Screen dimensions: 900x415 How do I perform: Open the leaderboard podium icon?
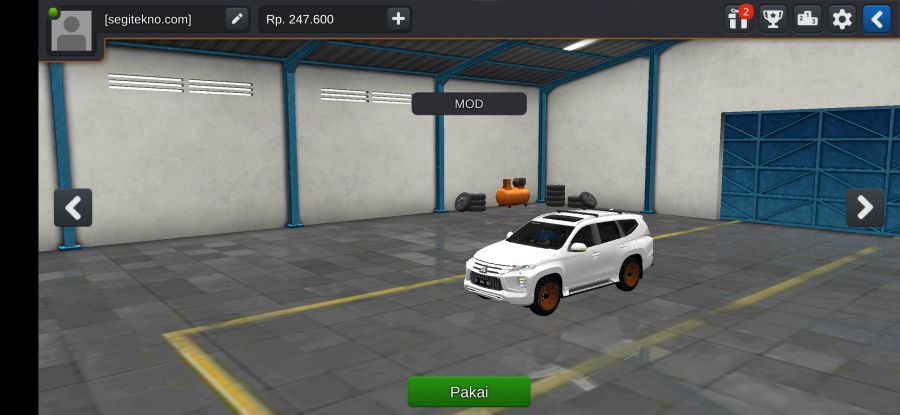[x=807, y=19]
